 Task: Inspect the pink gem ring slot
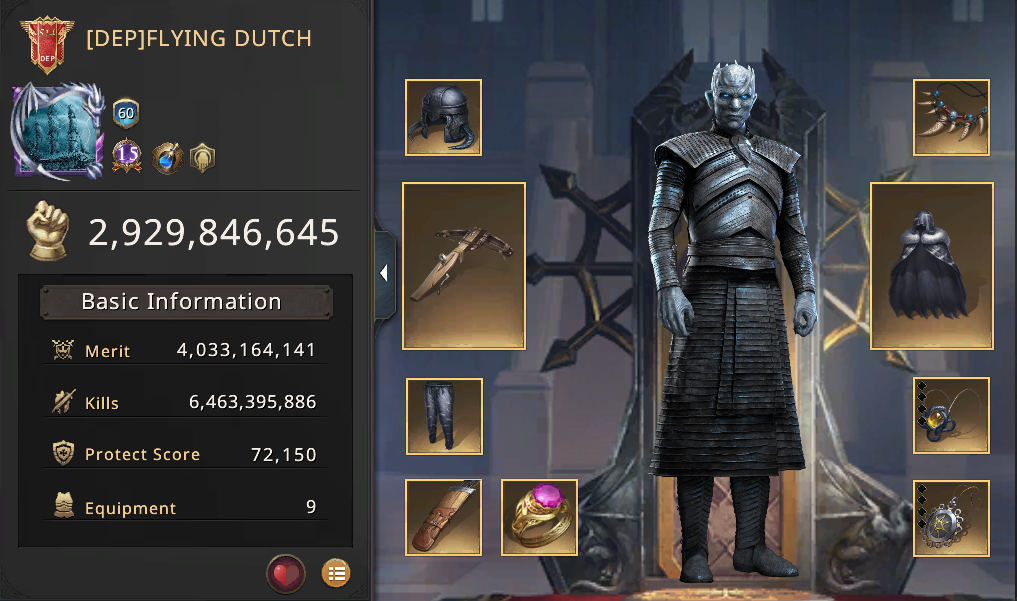pyautogui.click(x=539, y=517)
